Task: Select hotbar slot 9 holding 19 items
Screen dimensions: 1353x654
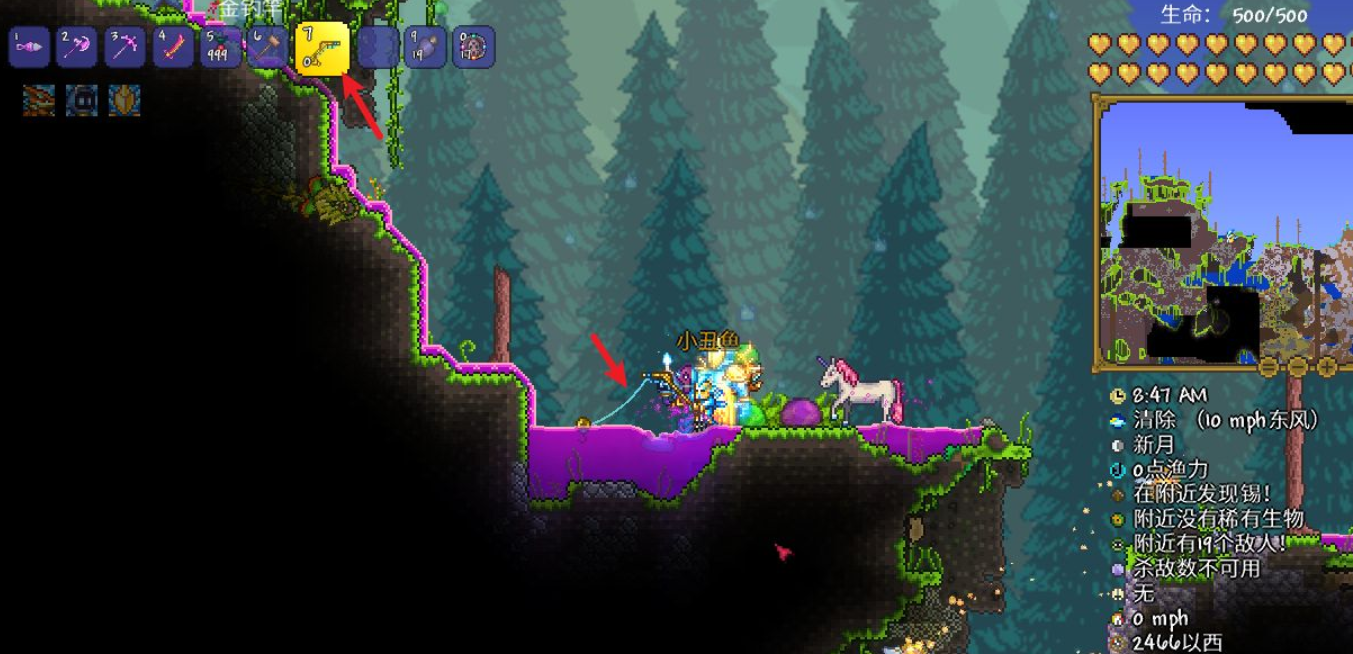Action: (426, 47)
